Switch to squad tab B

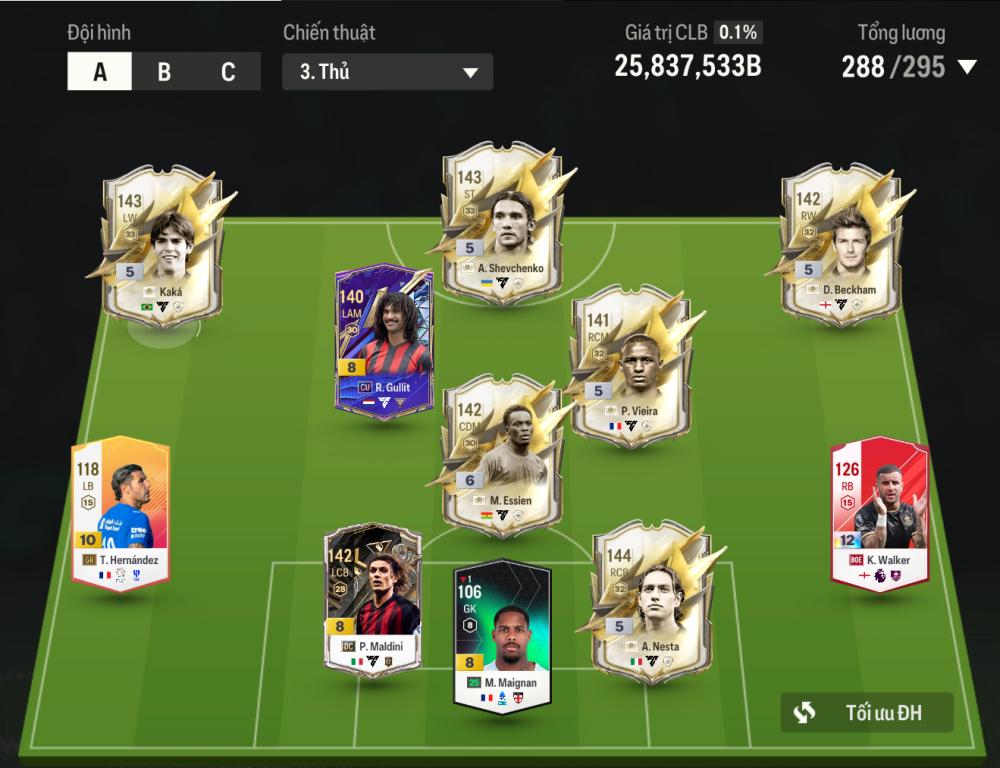pyautogui.click(x=164, y=72)
